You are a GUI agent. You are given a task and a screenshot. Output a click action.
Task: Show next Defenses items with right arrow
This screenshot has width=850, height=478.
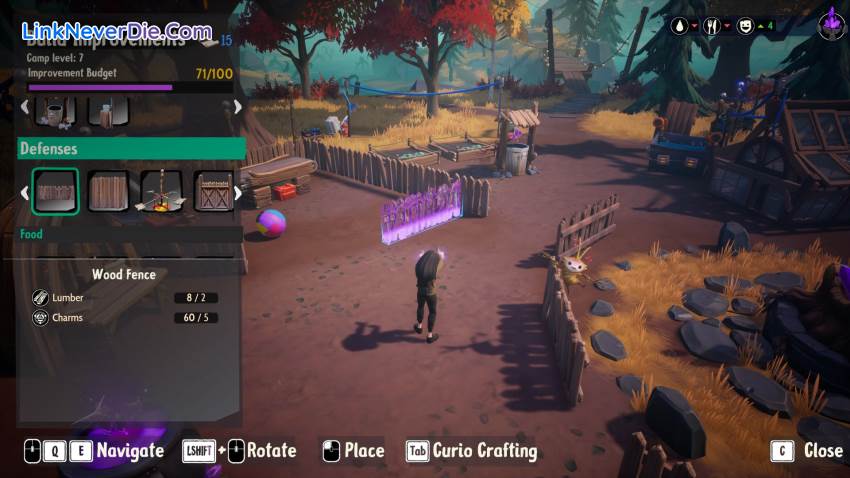tap(238, 191)
